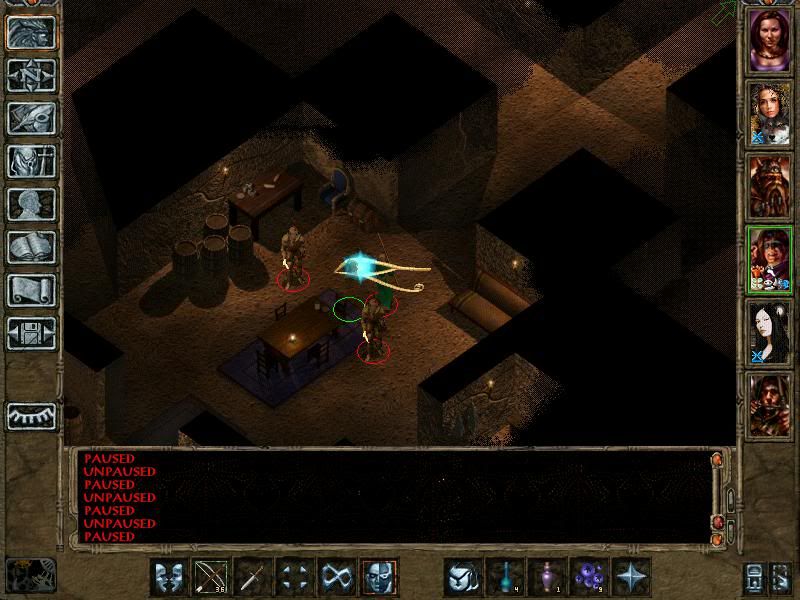This screenshot has width=800, height=600.
Task: Activate the four-point star special abilities button
Action: [x=631, y=577]
